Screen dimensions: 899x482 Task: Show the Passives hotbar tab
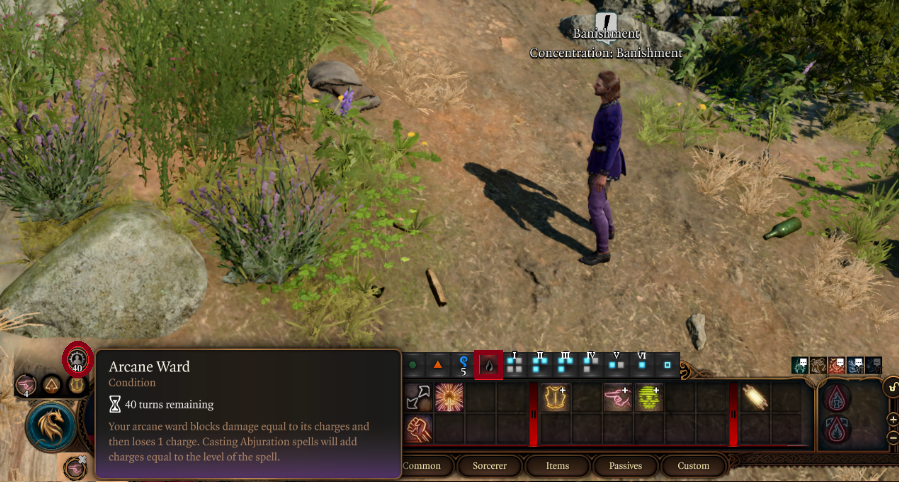pos(624,466)
